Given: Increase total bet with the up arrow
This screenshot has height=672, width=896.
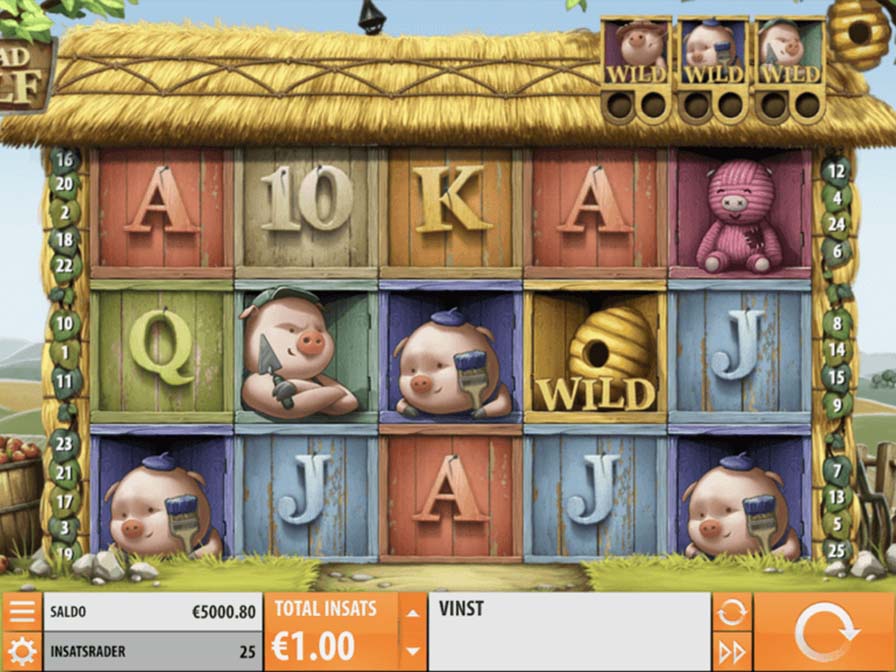Looking at the screenshot, I should [412, 610].
